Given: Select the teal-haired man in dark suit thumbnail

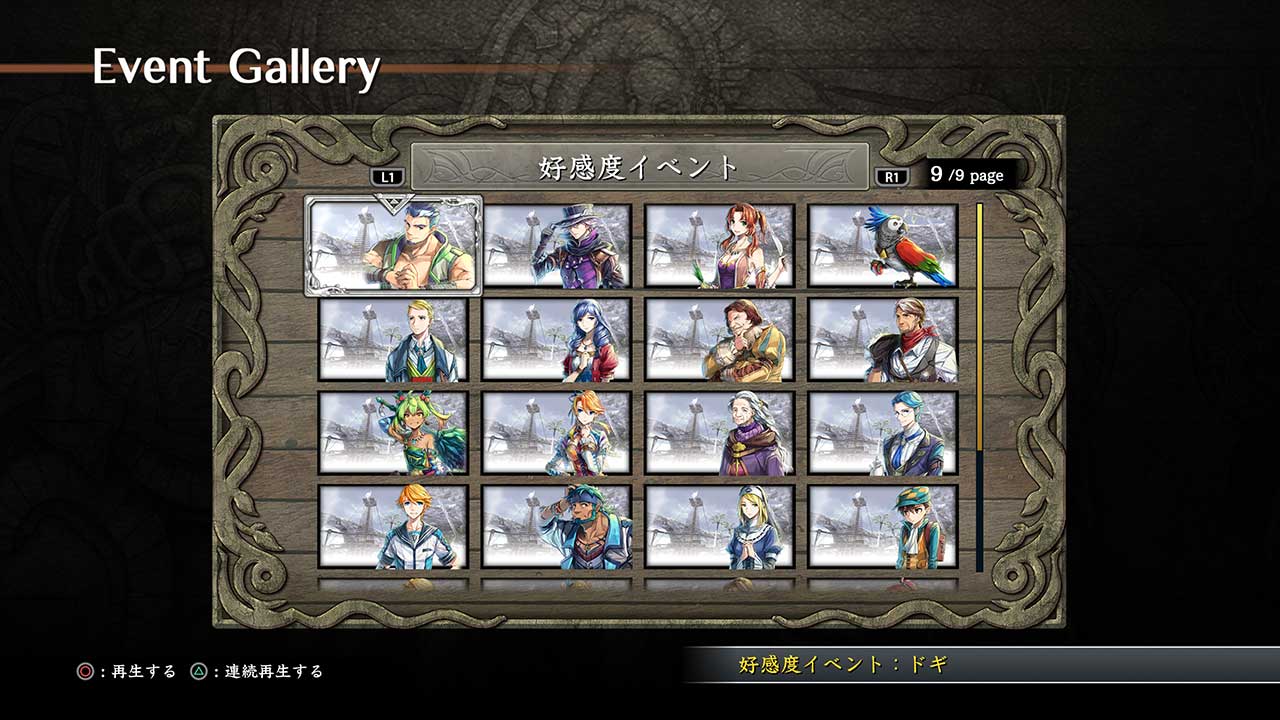Looking at the screenshot, I should coord(883,432).
